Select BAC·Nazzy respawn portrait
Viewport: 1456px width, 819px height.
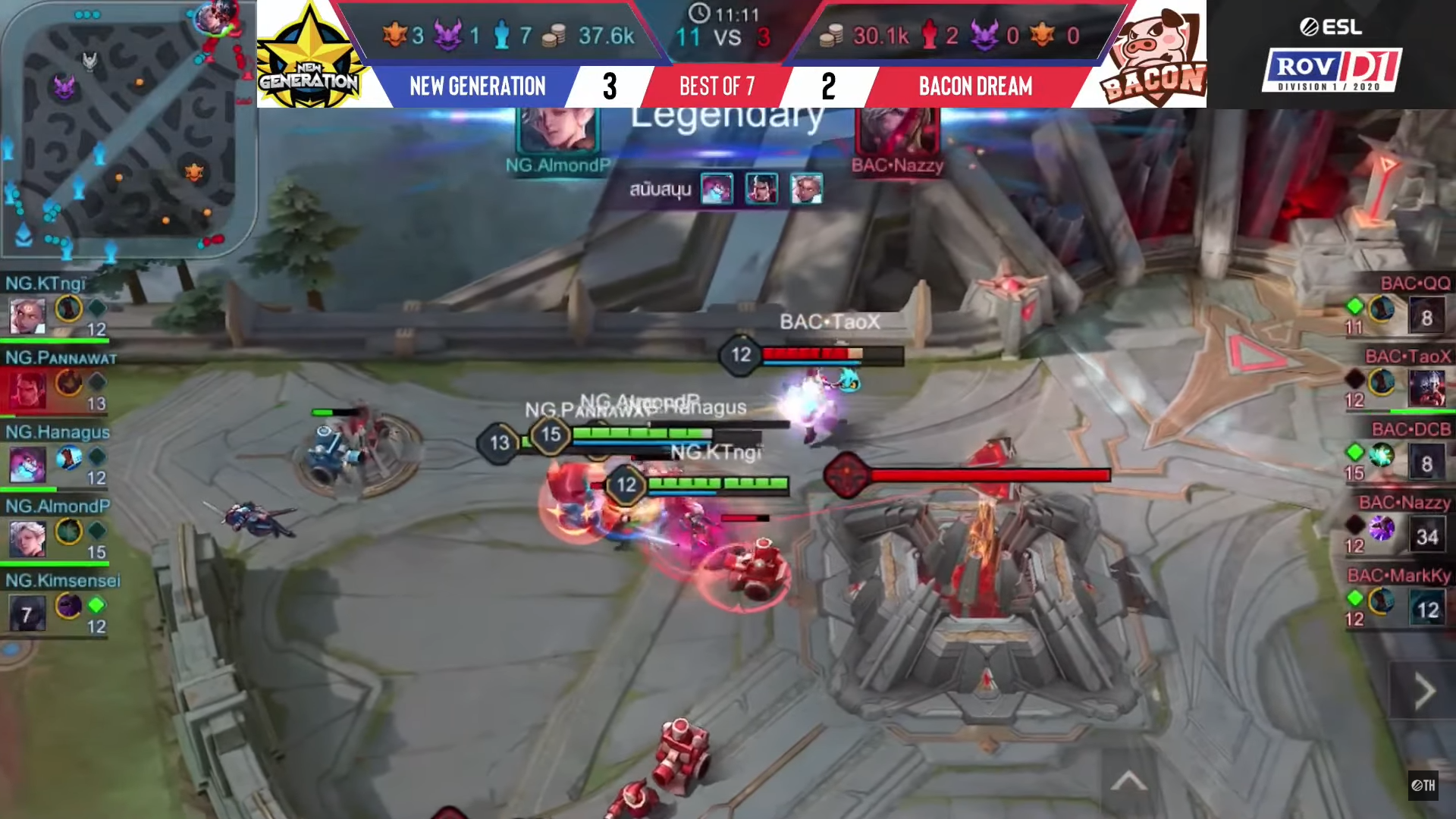pyautogui.click(x=1426, y=536)
